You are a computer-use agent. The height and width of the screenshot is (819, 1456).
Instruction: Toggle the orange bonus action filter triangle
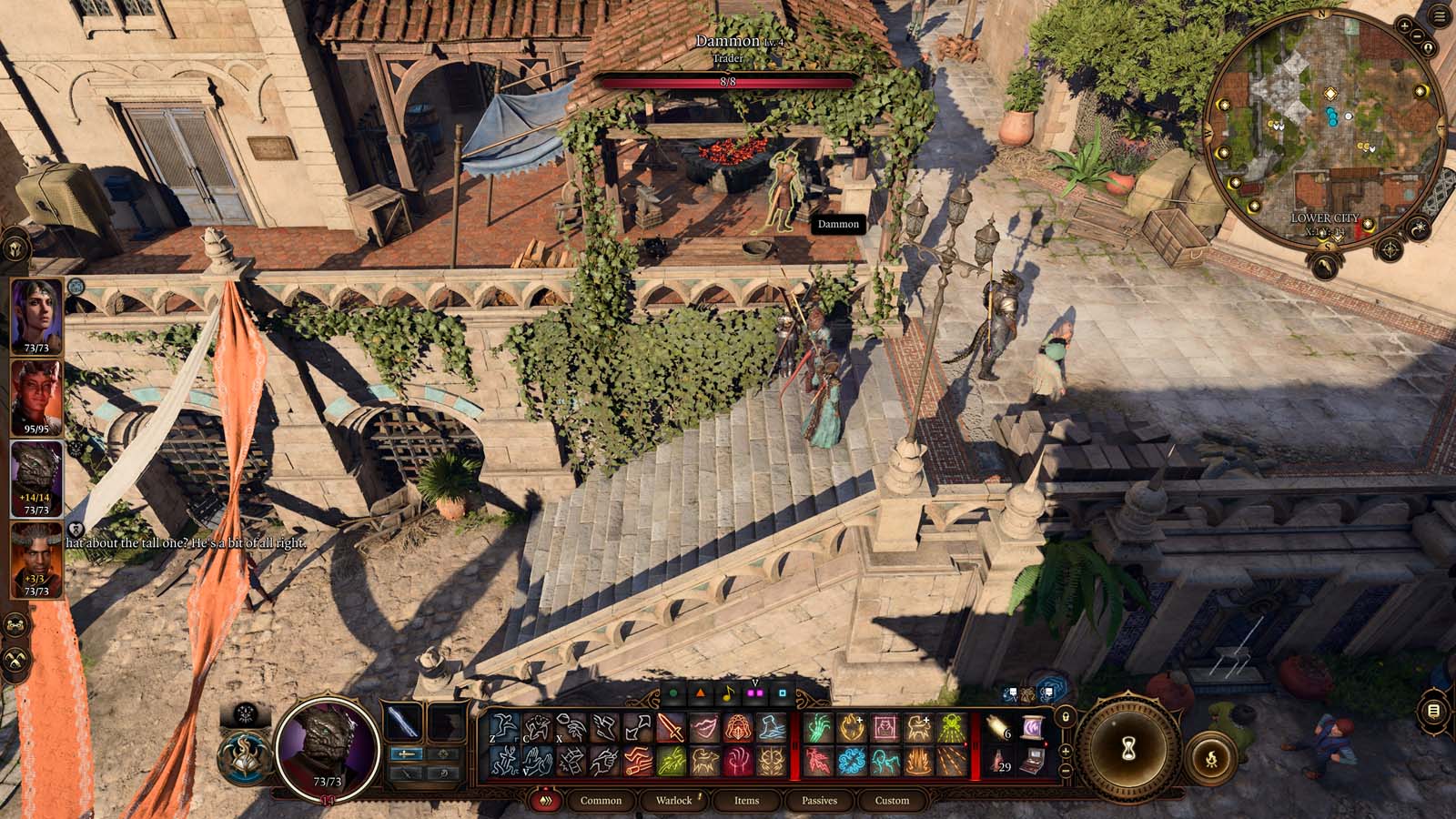tap(701, 693)
